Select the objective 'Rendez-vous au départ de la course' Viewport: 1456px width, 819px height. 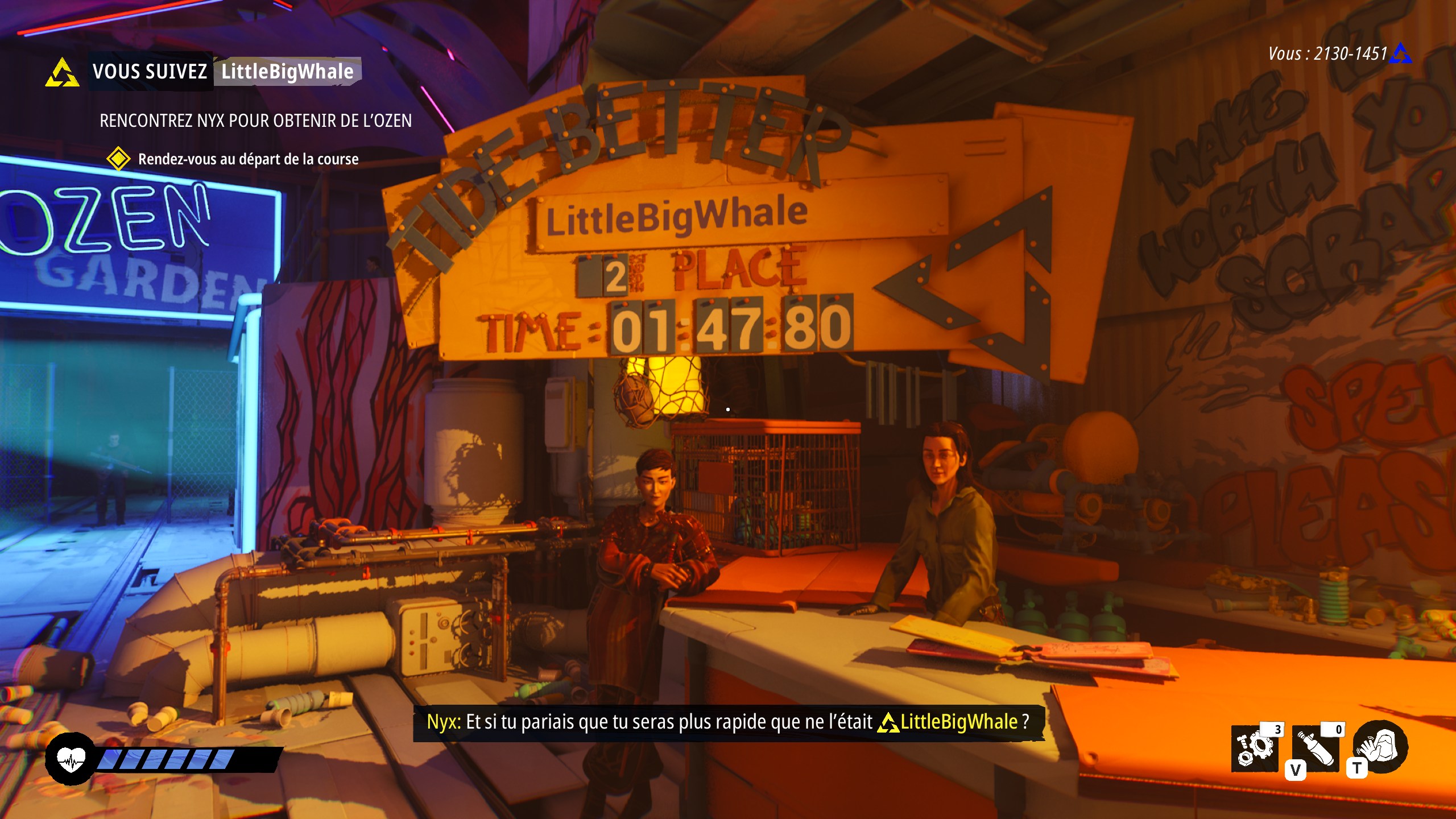click(x=248, y=159)
